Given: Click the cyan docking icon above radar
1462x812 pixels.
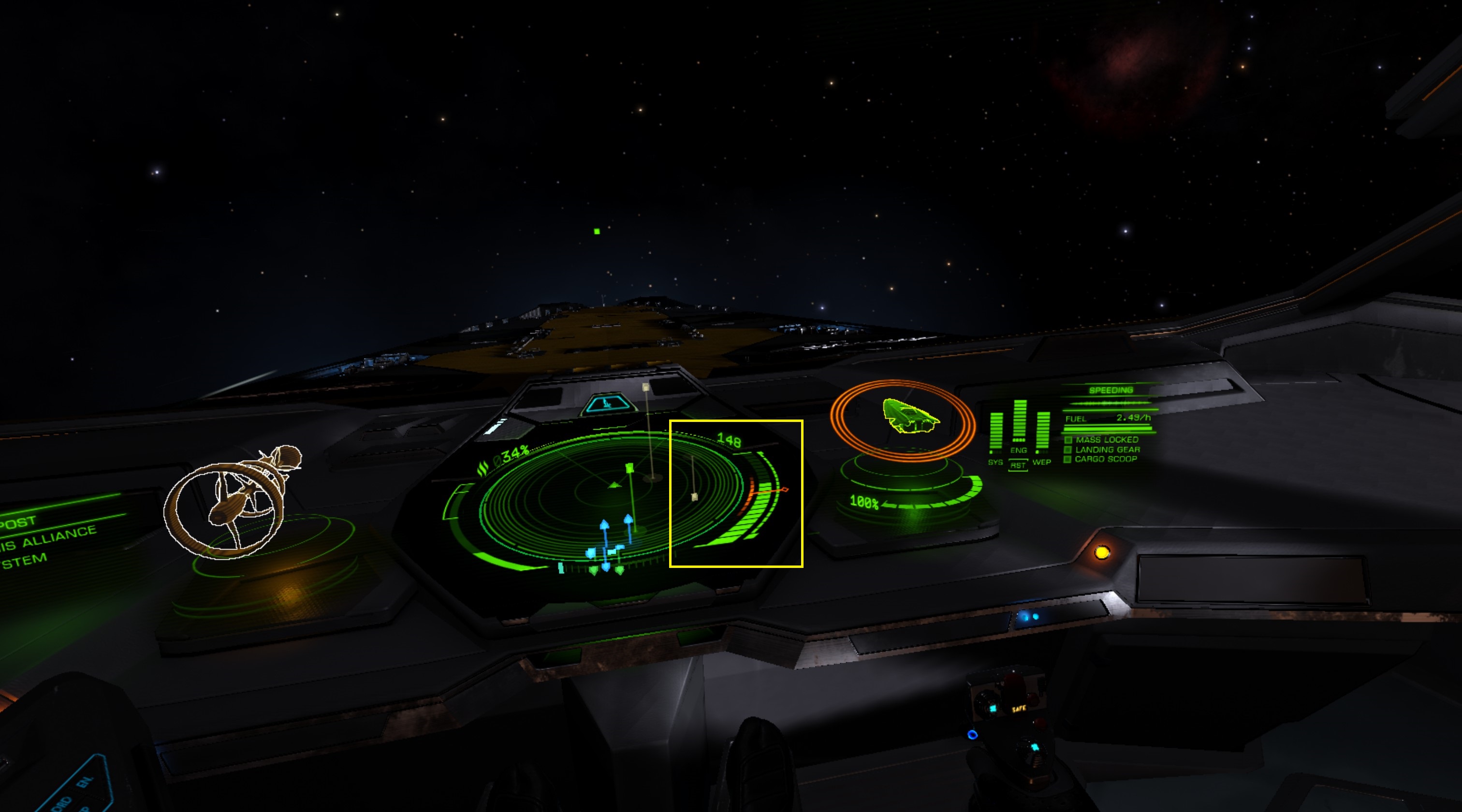Looking at the screenshot, I should click(x=607, y=405).
